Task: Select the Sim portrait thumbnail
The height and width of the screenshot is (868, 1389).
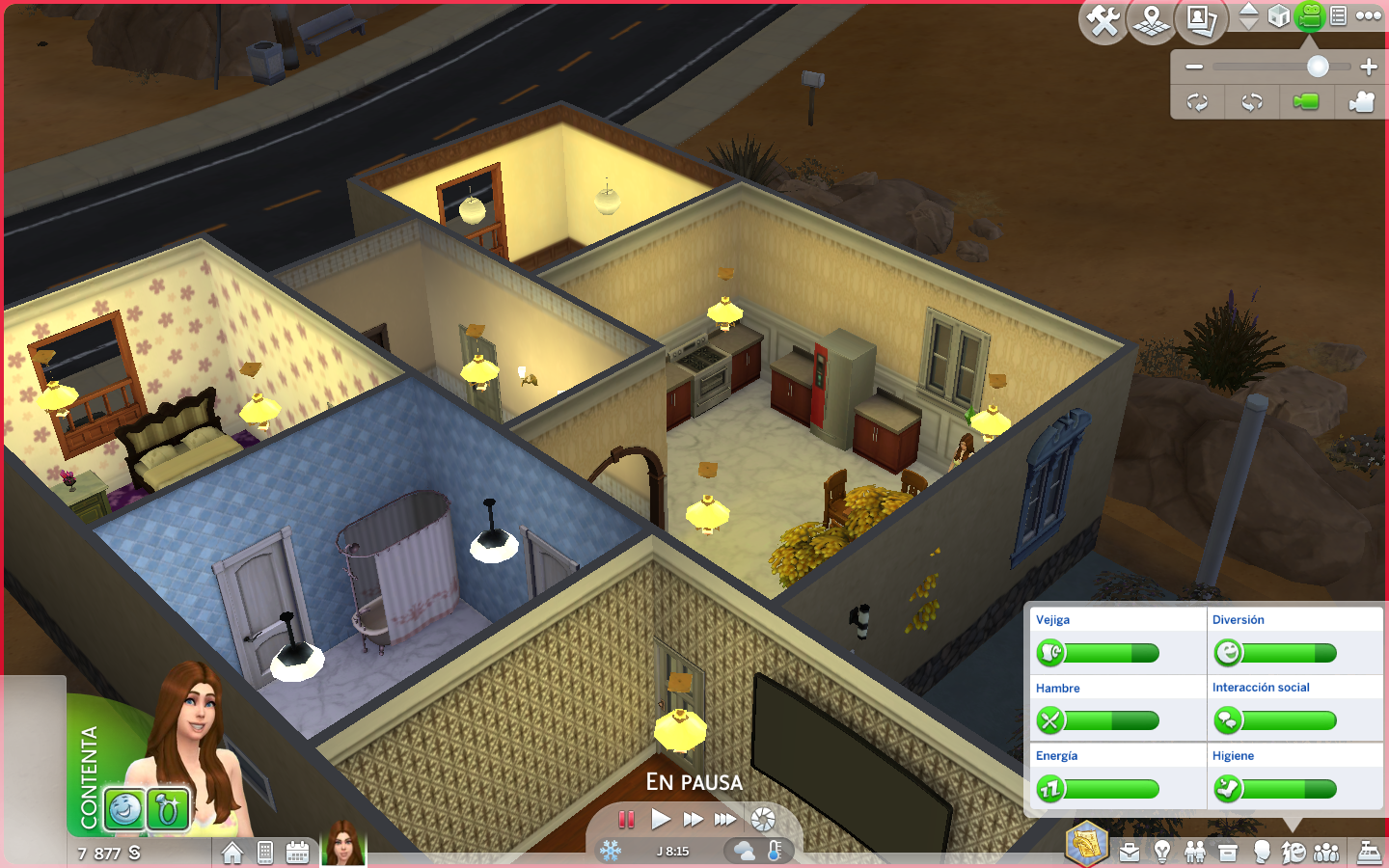Action: 343,844
